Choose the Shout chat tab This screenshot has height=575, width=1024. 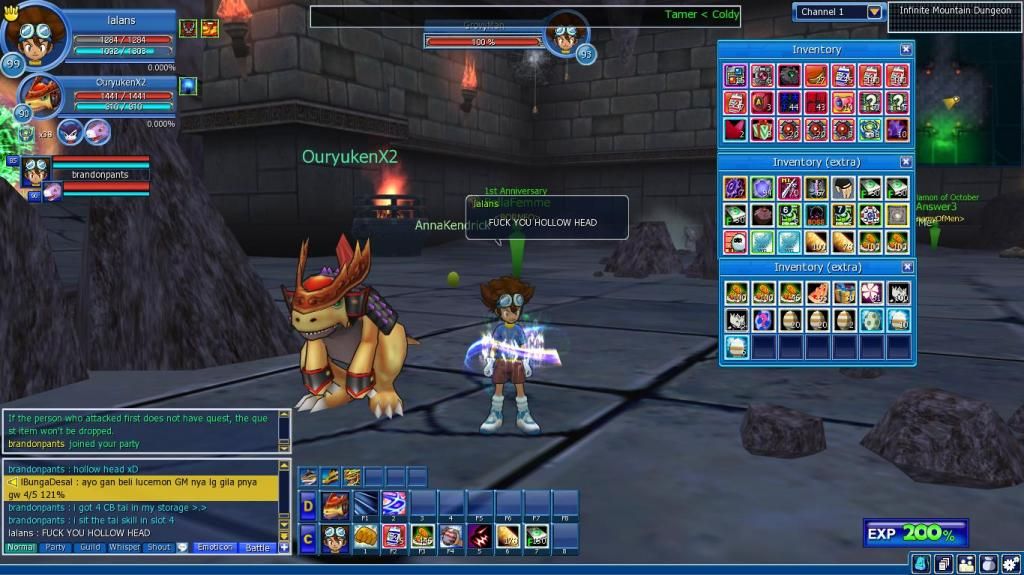pyautogui.click(x=159, y=548)
